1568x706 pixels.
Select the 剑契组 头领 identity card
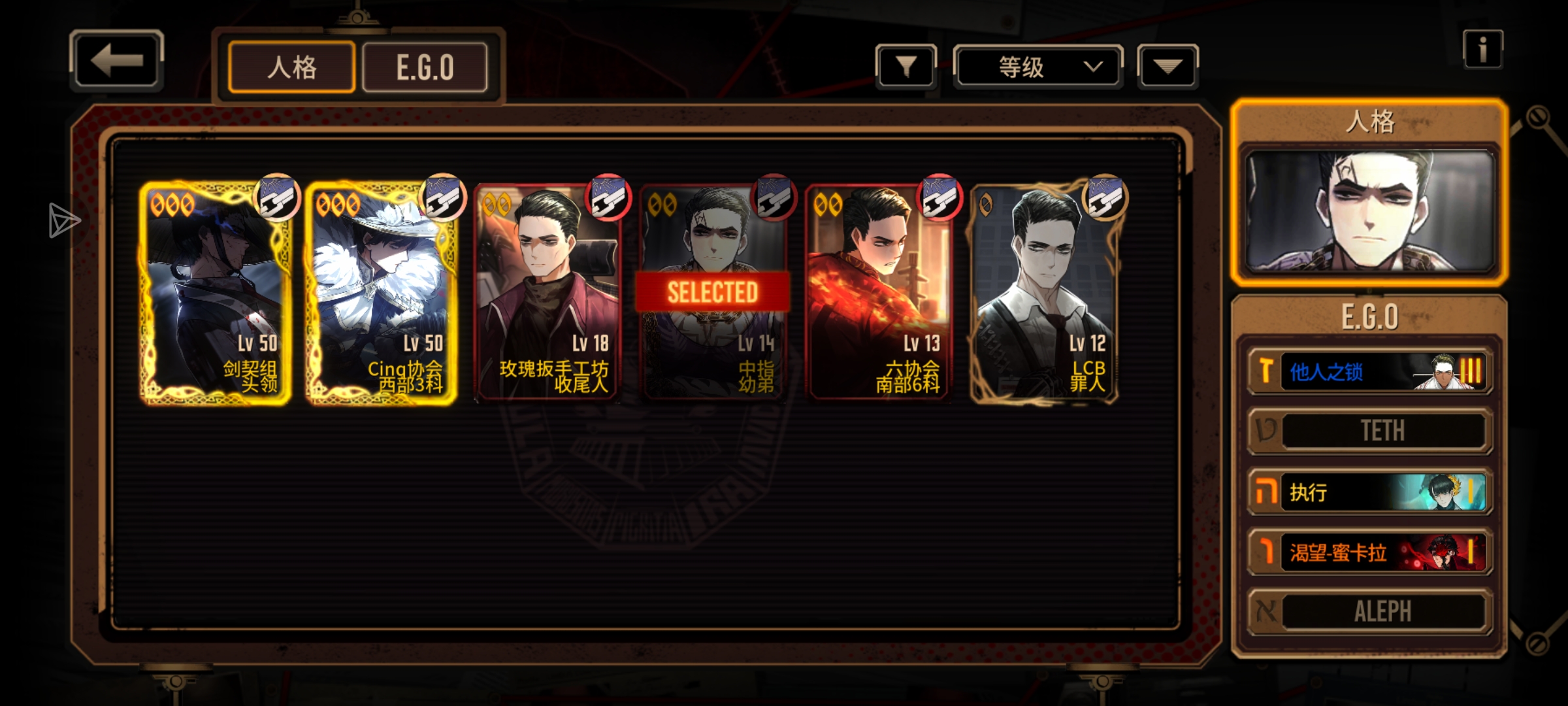tap(215, 292)
